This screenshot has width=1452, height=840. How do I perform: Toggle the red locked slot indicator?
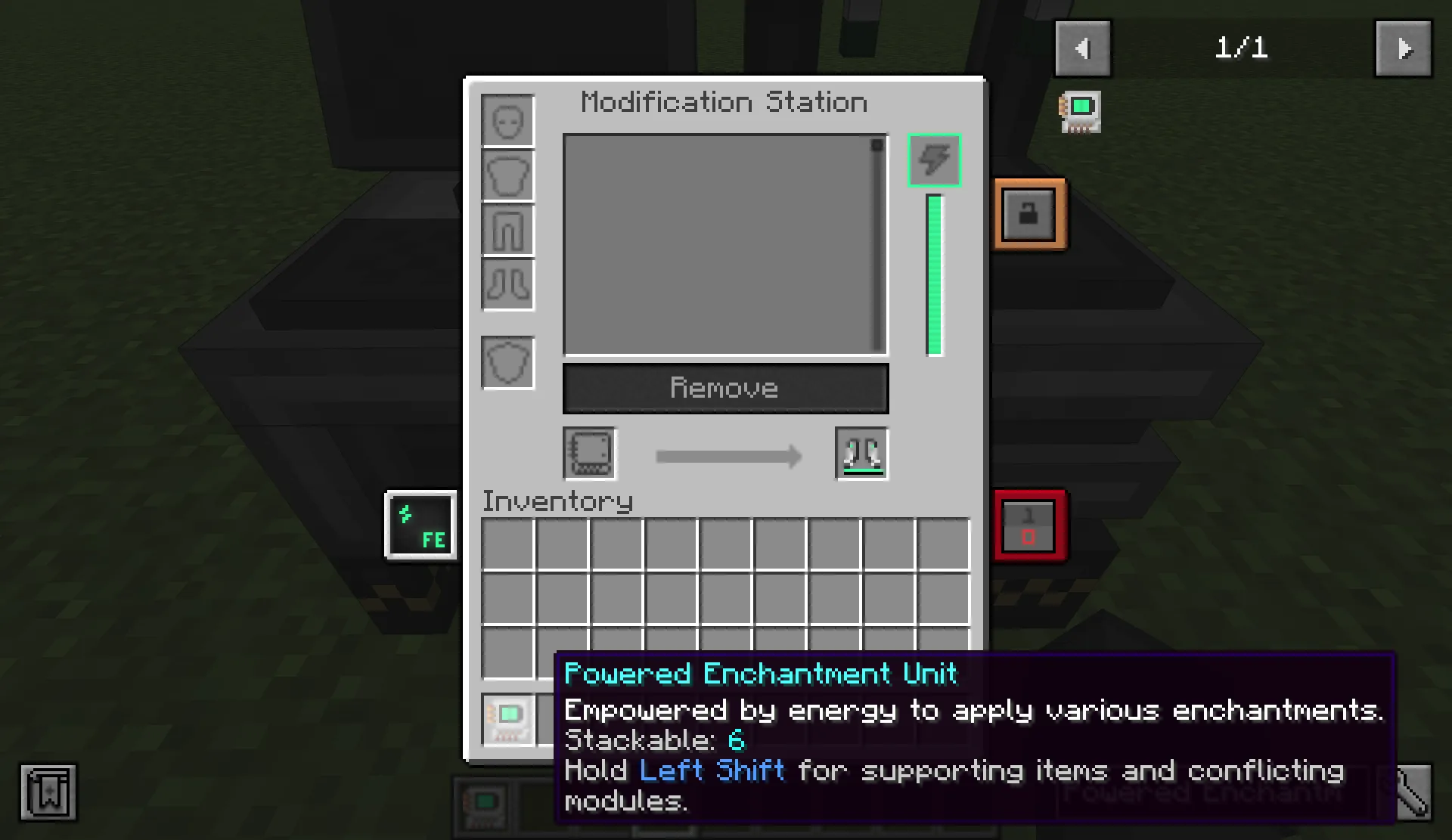click(1030, 525)
